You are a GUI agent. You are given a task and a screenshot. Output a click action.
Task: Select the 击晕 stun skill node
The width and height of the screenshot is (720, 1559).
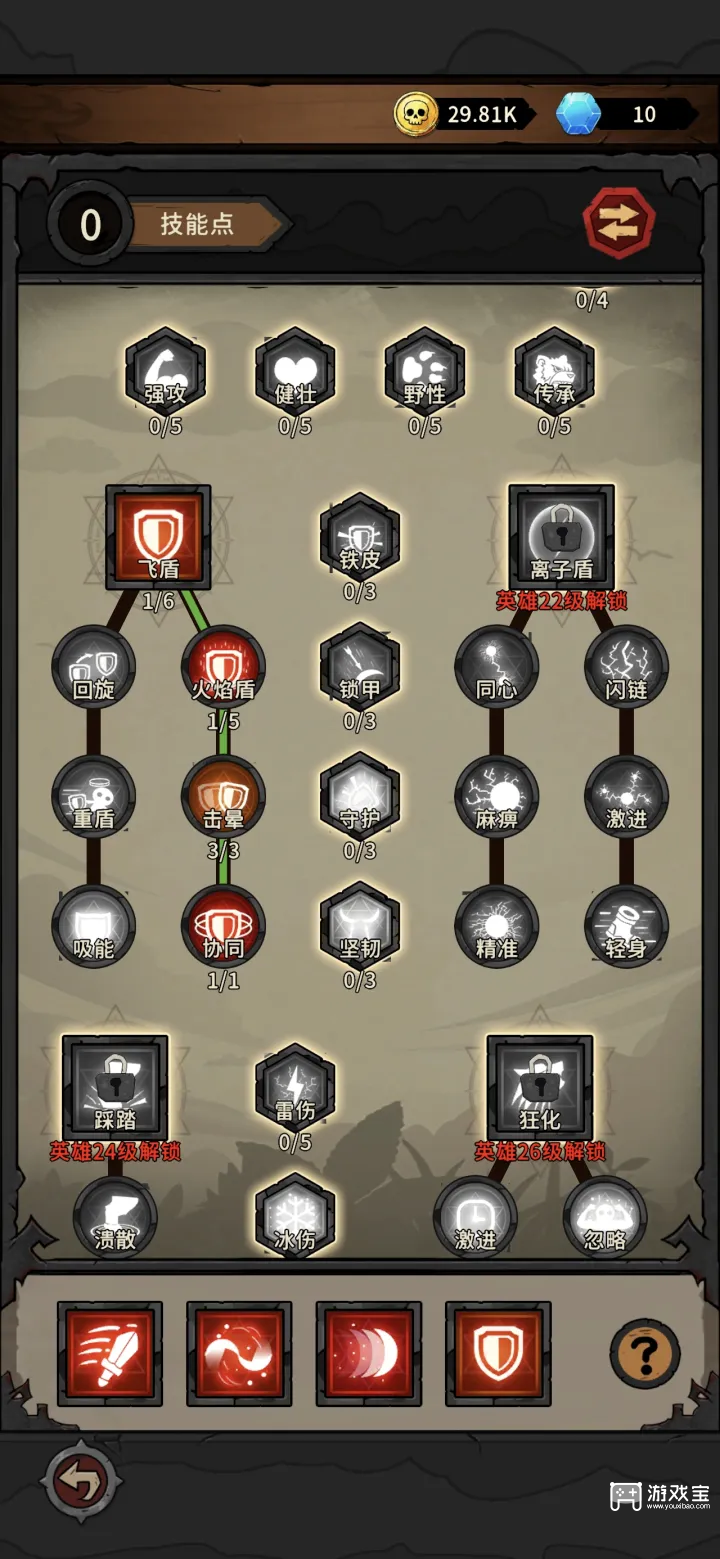223,798
